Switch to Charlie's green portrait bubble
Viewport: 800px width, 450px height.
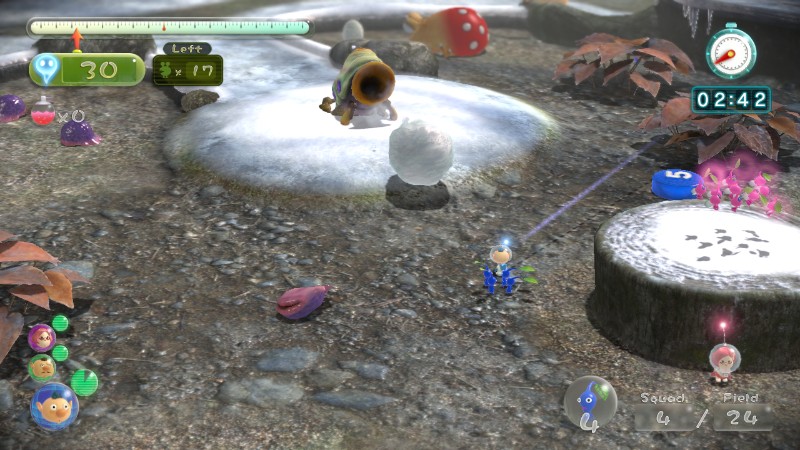tap(42, 368)
